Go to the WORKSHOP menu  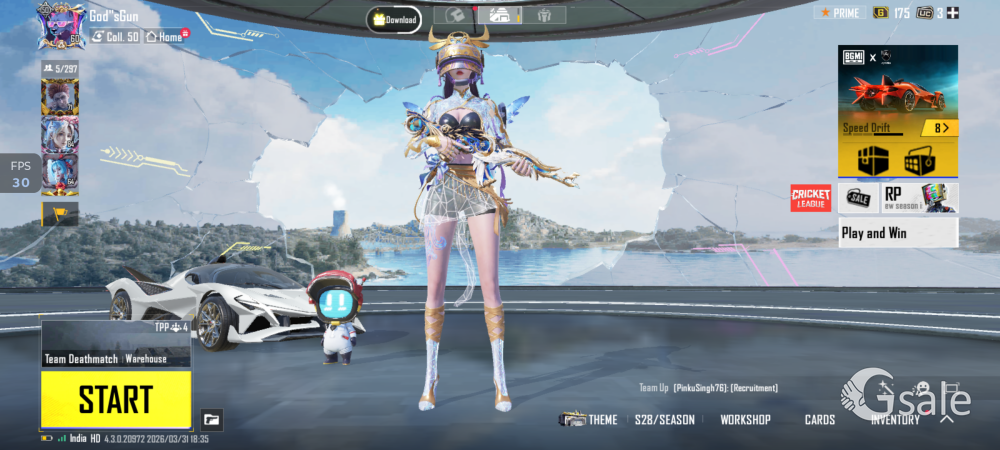click(745, 420)
